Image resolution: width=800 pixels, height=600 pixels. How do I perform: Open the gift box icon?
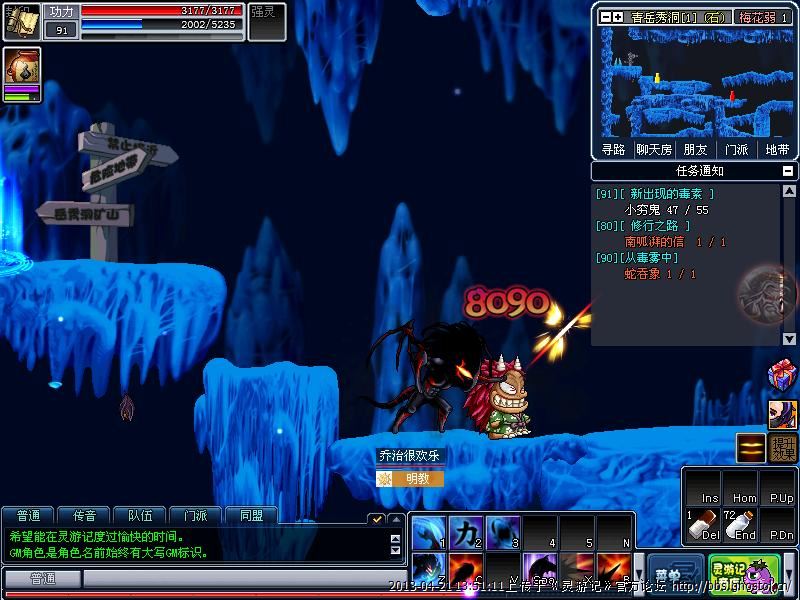(x=781, y=376)
